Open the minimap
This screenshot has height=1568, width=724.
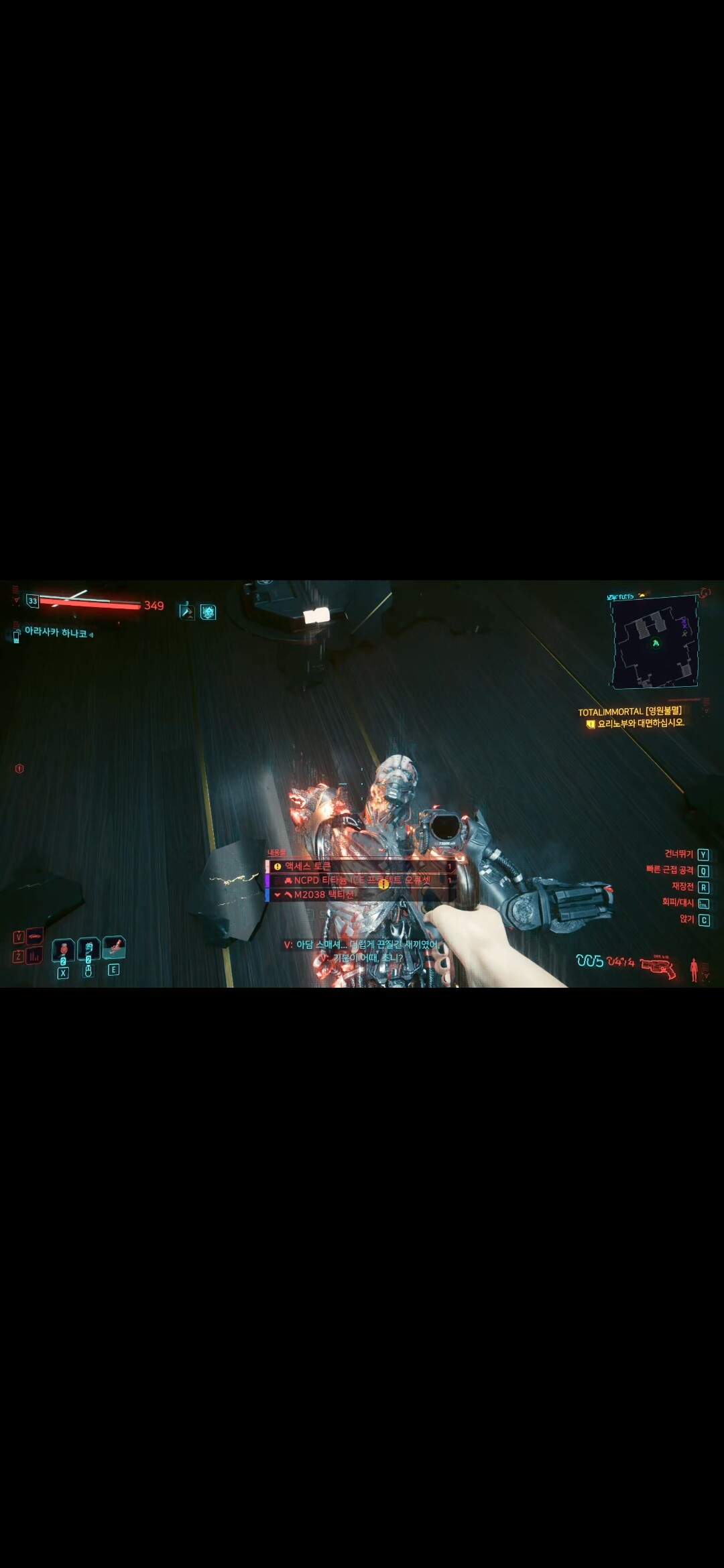click(x=654, y=642)
